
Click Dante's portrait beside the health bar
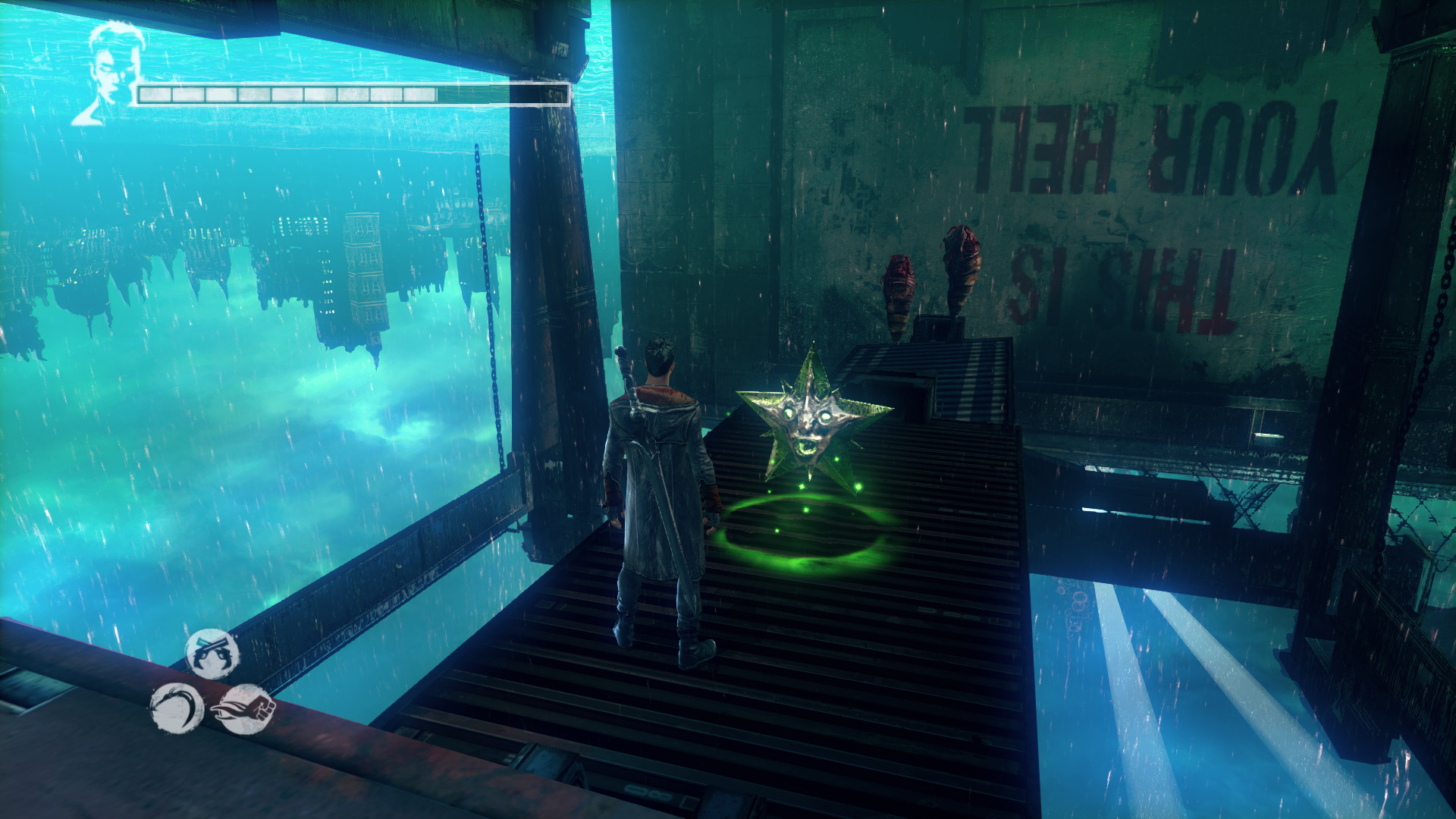[x=110, y=72]
